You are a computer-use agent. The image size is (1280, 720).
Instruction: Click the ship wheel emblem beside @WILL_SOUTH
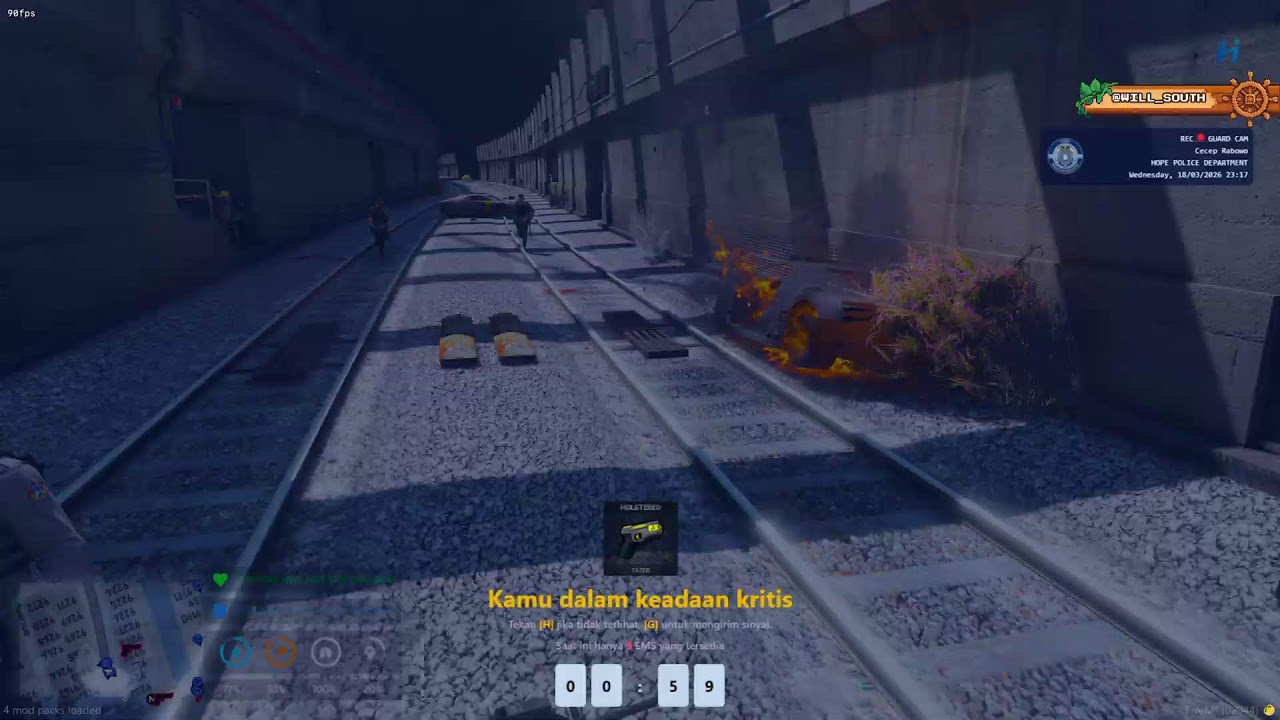(x=1248, y=99)
